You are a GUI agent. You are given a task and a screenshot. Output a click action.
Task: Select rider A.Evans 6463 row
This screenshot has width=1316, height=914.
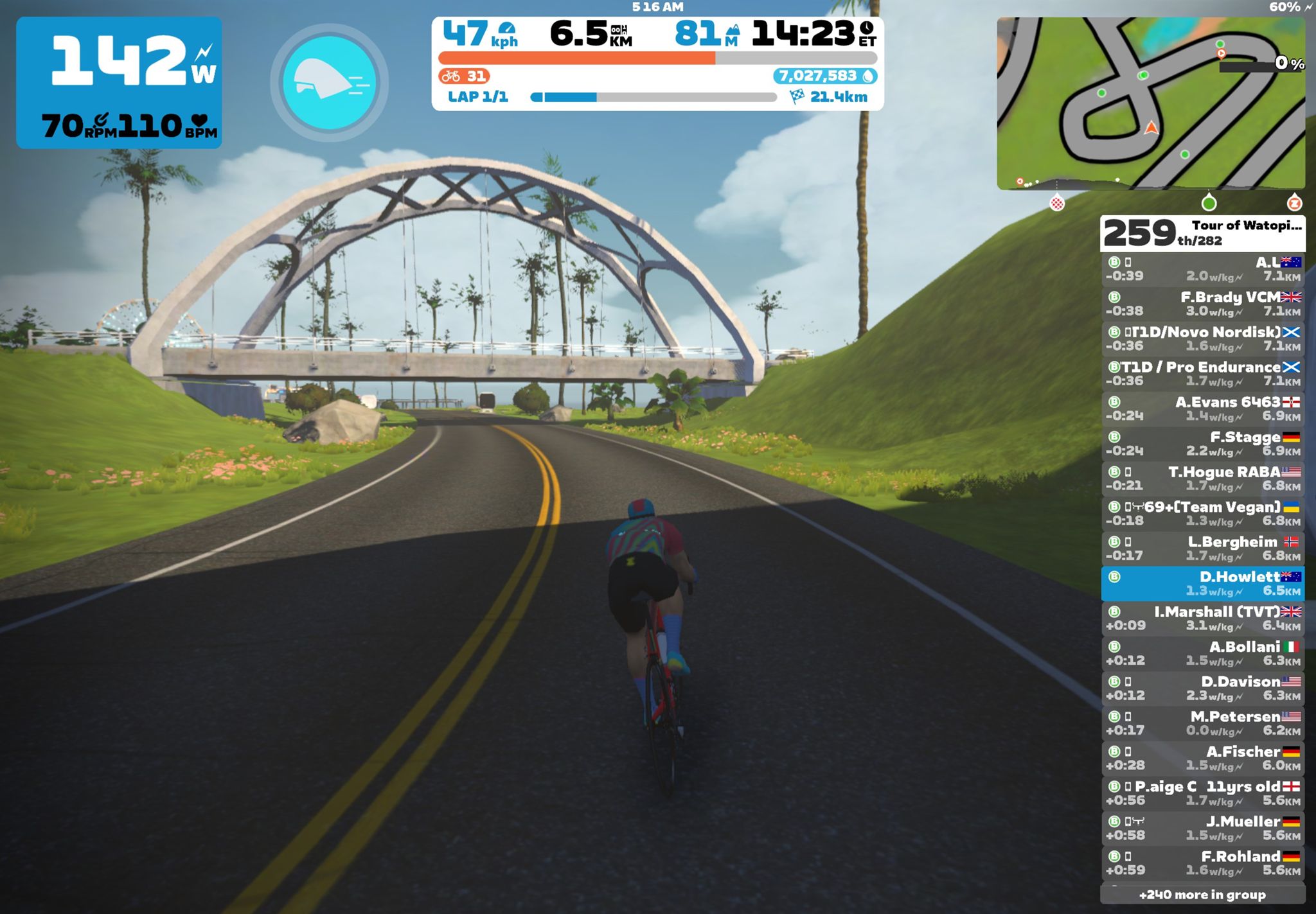coord(1202,409)
